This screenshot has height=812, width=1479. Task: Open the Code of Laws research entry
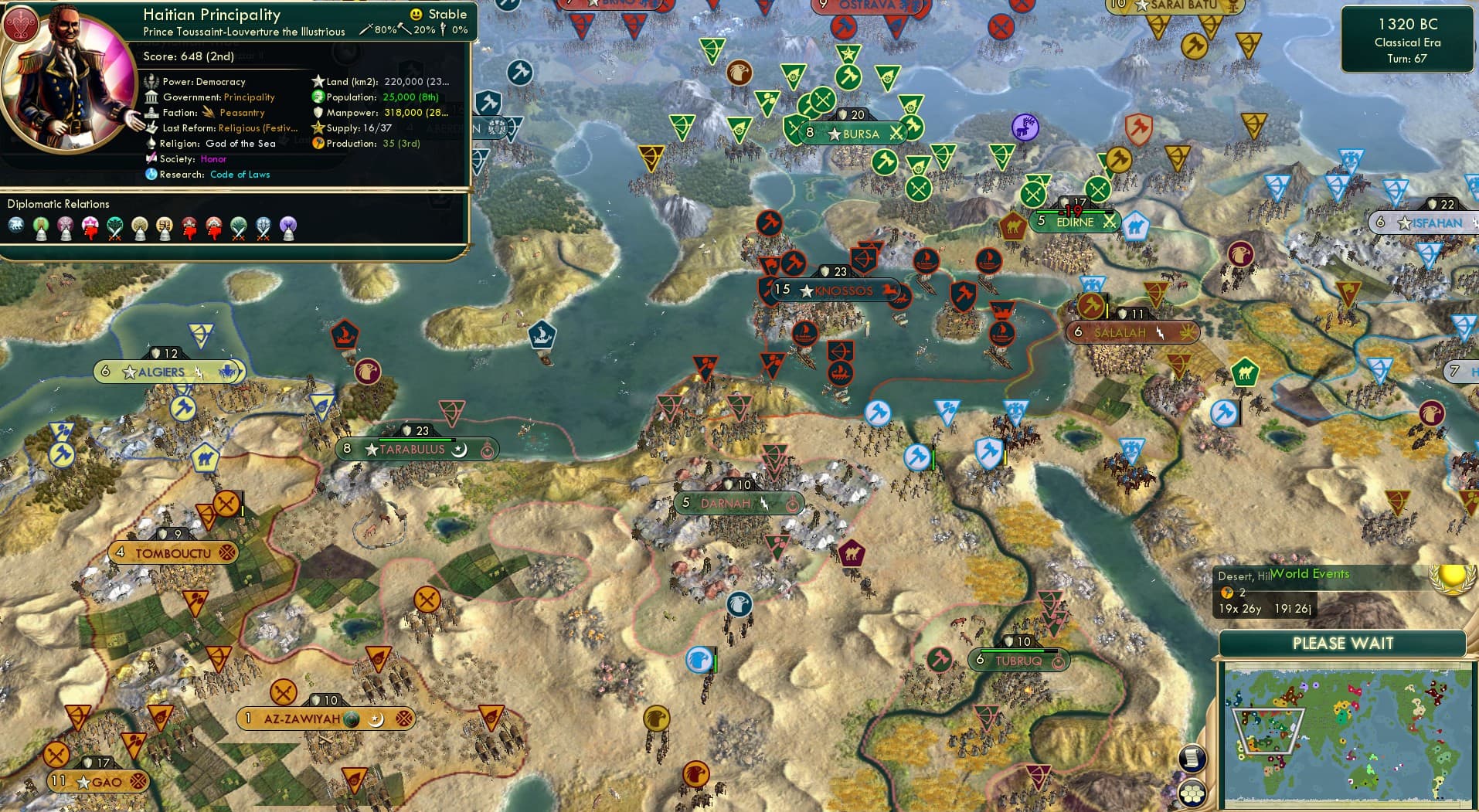tap(240, 175)
